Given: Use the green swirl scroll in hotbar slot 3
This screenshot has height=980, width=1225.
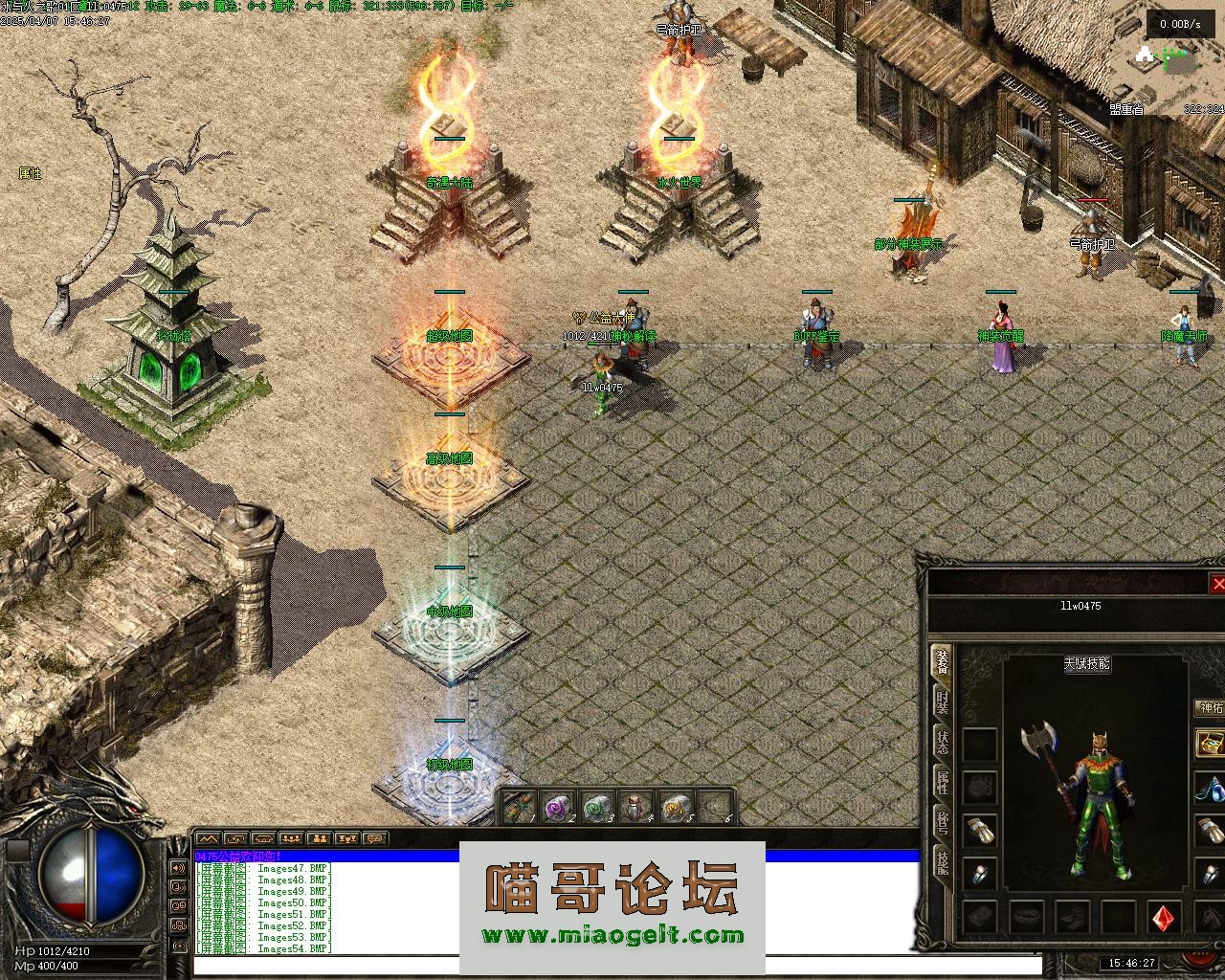Looking at the screenshot, I should coord(596,809).
